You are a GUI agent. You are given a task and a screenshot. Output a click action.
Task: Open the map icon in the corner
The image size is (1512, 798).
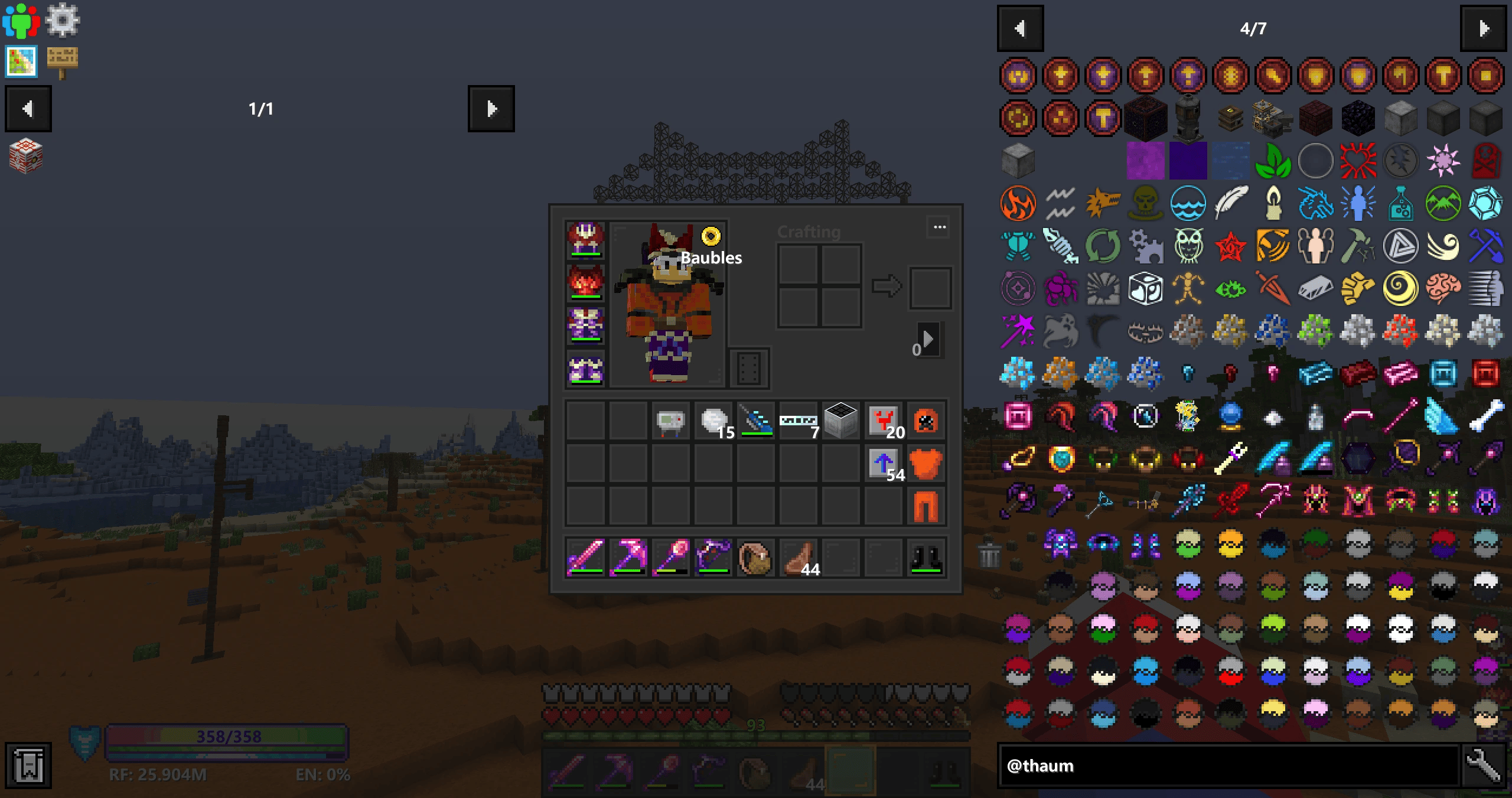click(x=21, y=61)
